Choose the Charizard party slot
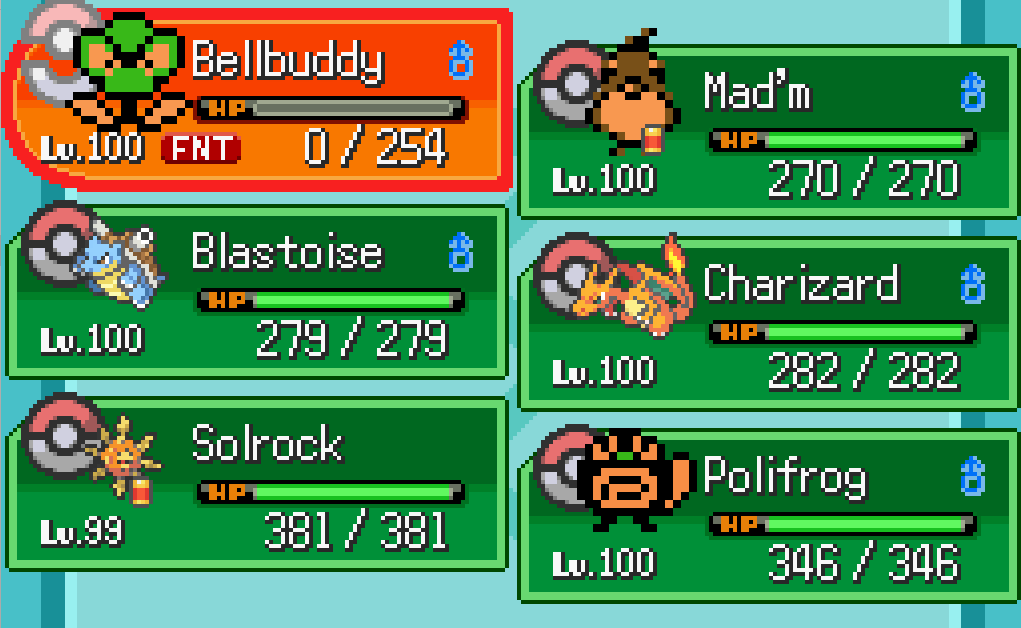 tap(768, 324)
